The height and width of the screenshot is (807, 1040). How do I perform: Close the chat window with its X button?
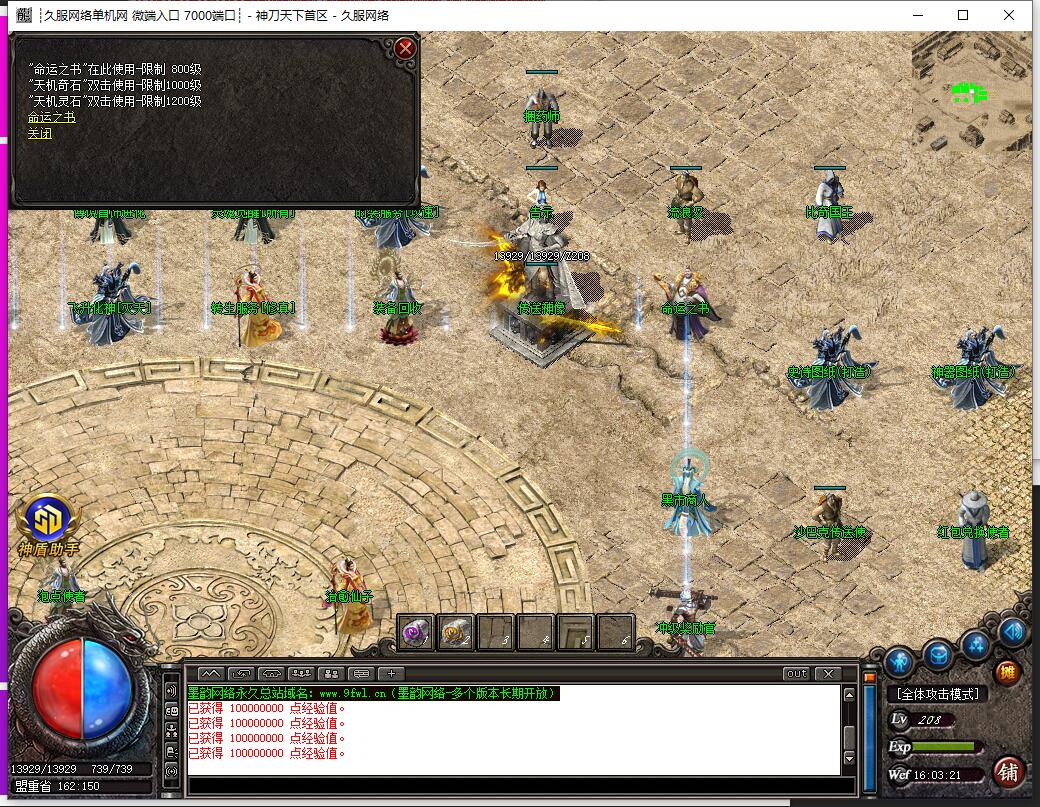pyautogui.click(x=827, y=673)
